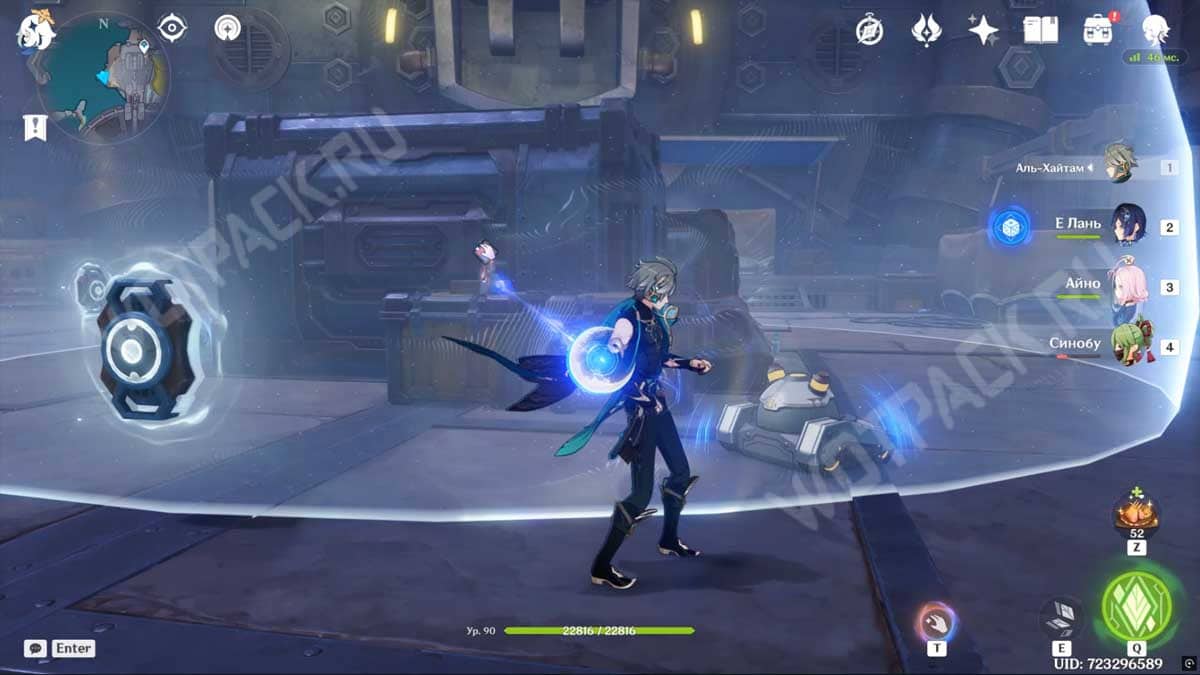The height and width of the screenshot is (675, 1200).
Task: Open the Paimon main menu
Action: [33, 30]
